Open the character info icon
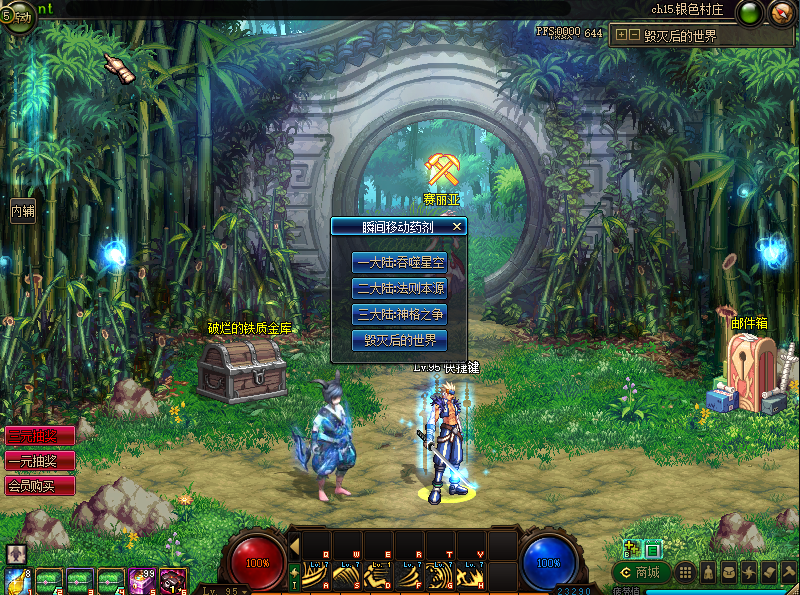The image size is (800, 595). click(x=708, y=573)
